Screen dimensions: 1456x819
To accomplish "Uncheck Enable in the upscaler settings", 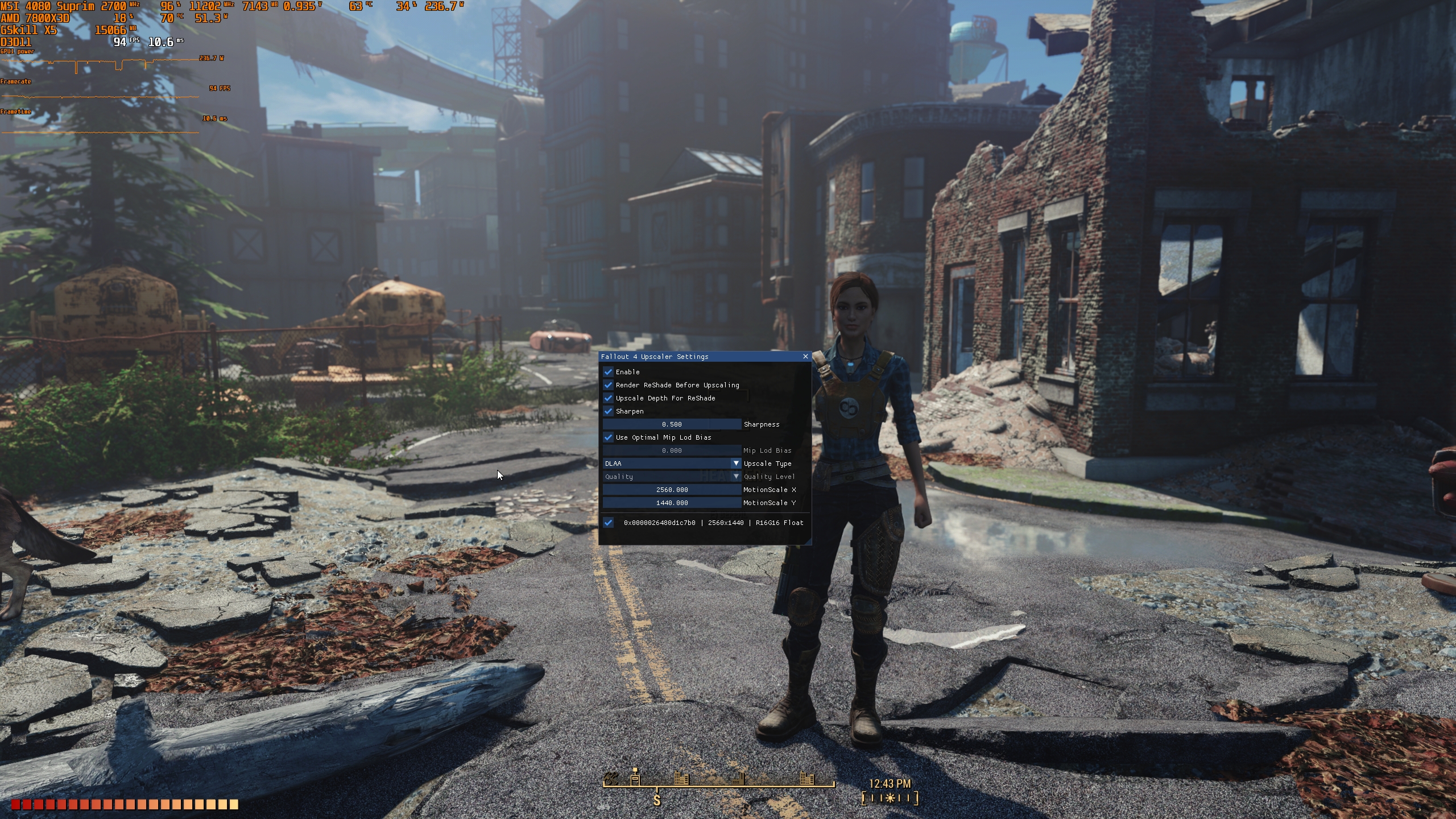I will coord(609,372).
